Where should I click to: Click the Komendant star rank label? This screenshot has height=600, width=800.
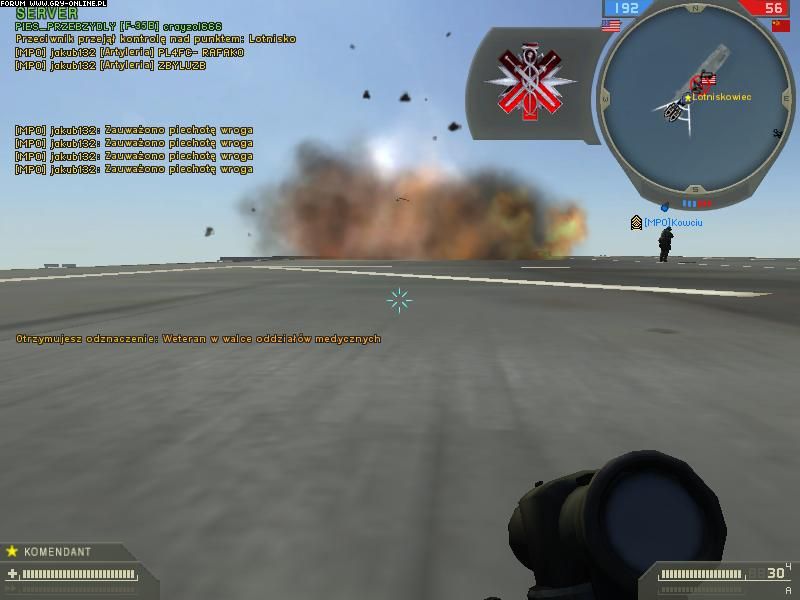(50, 551)
